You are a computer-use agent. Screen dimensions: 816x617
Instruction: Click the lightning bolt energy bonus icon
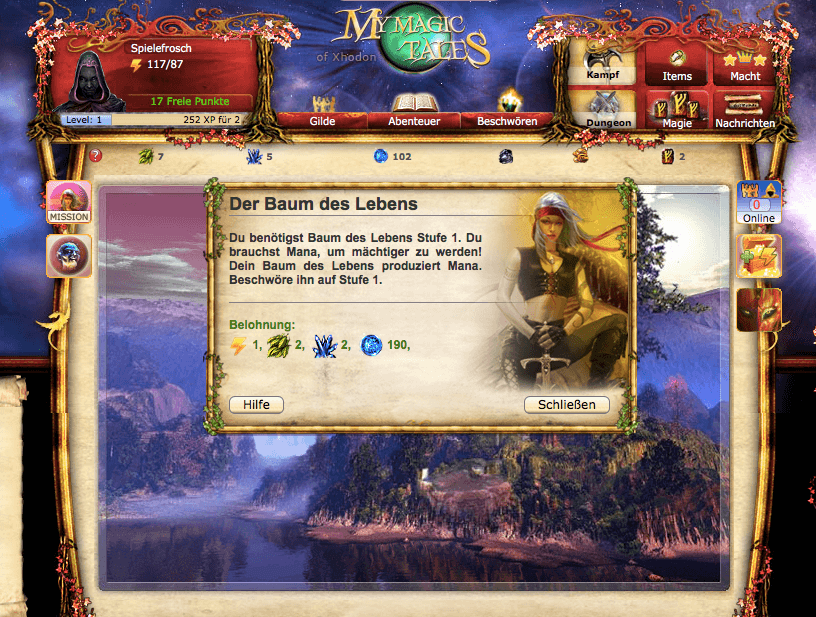759,256
